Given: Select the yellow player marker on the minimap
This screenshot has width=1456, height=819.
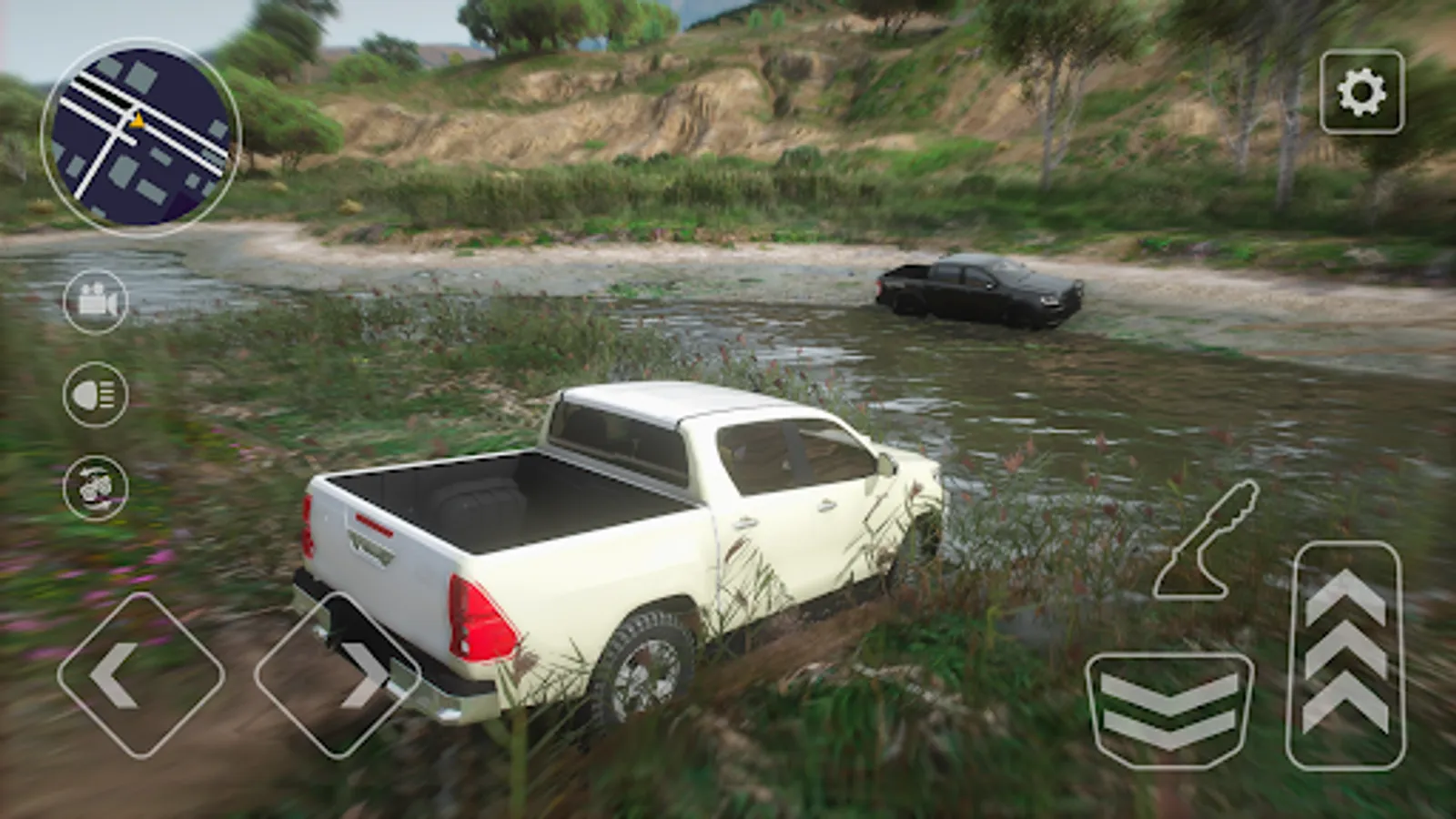Looking at the screenshot, I should click(137, 118).
